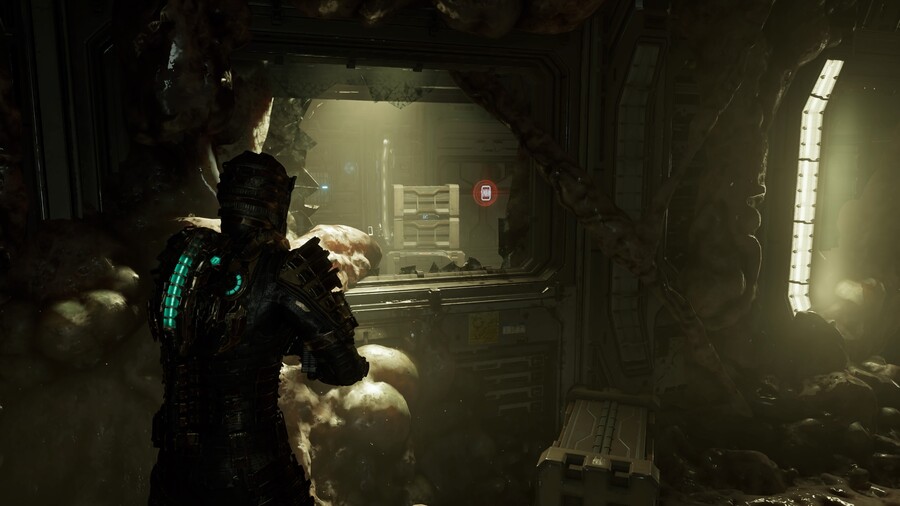900x506 pixels.
Task: Select the red circular item pickup marker
Action: [x=485, y=193]
